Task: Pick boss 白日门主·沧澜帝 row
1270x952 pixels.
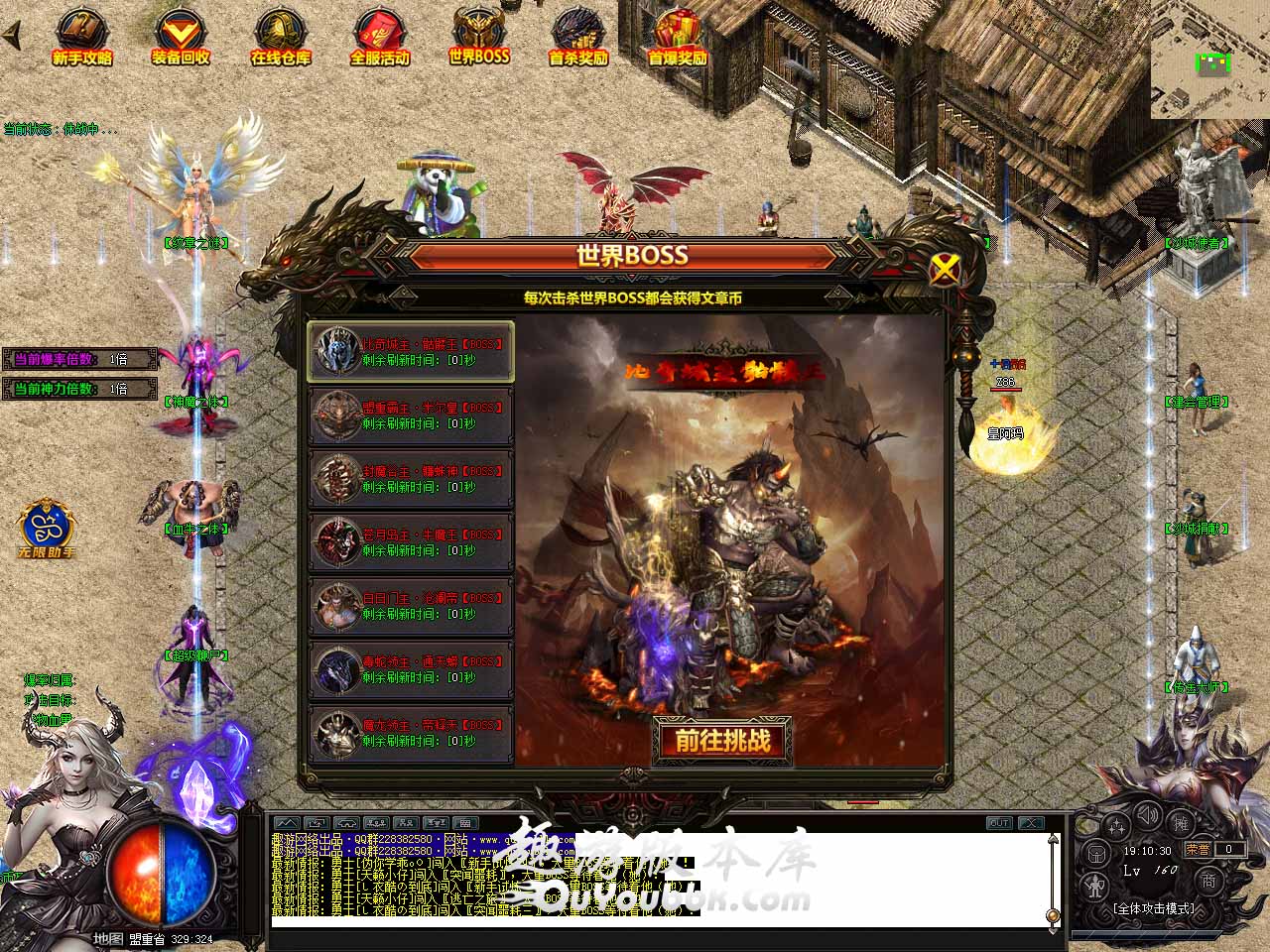Action: point(411,606)
